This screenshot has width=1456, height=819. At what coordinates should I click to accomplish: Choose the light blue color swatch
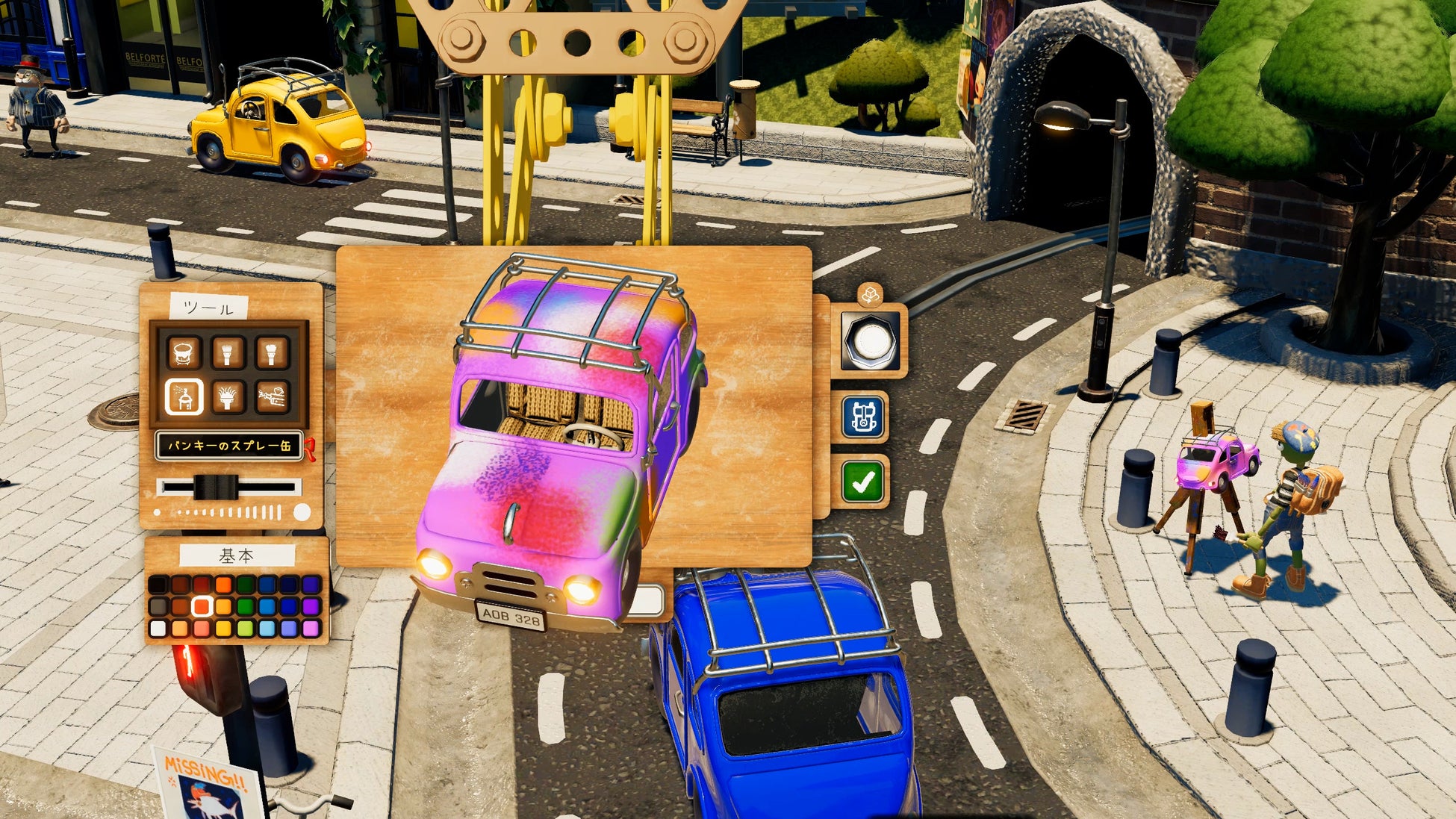[x=267, y=629]
